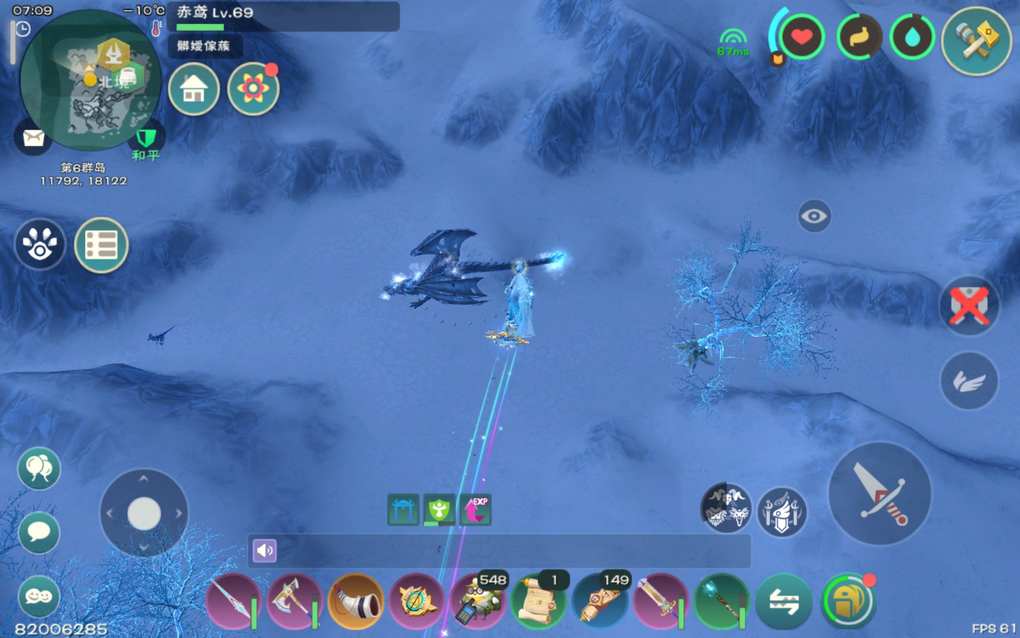Open the hammer build menu

click(976, 41)
